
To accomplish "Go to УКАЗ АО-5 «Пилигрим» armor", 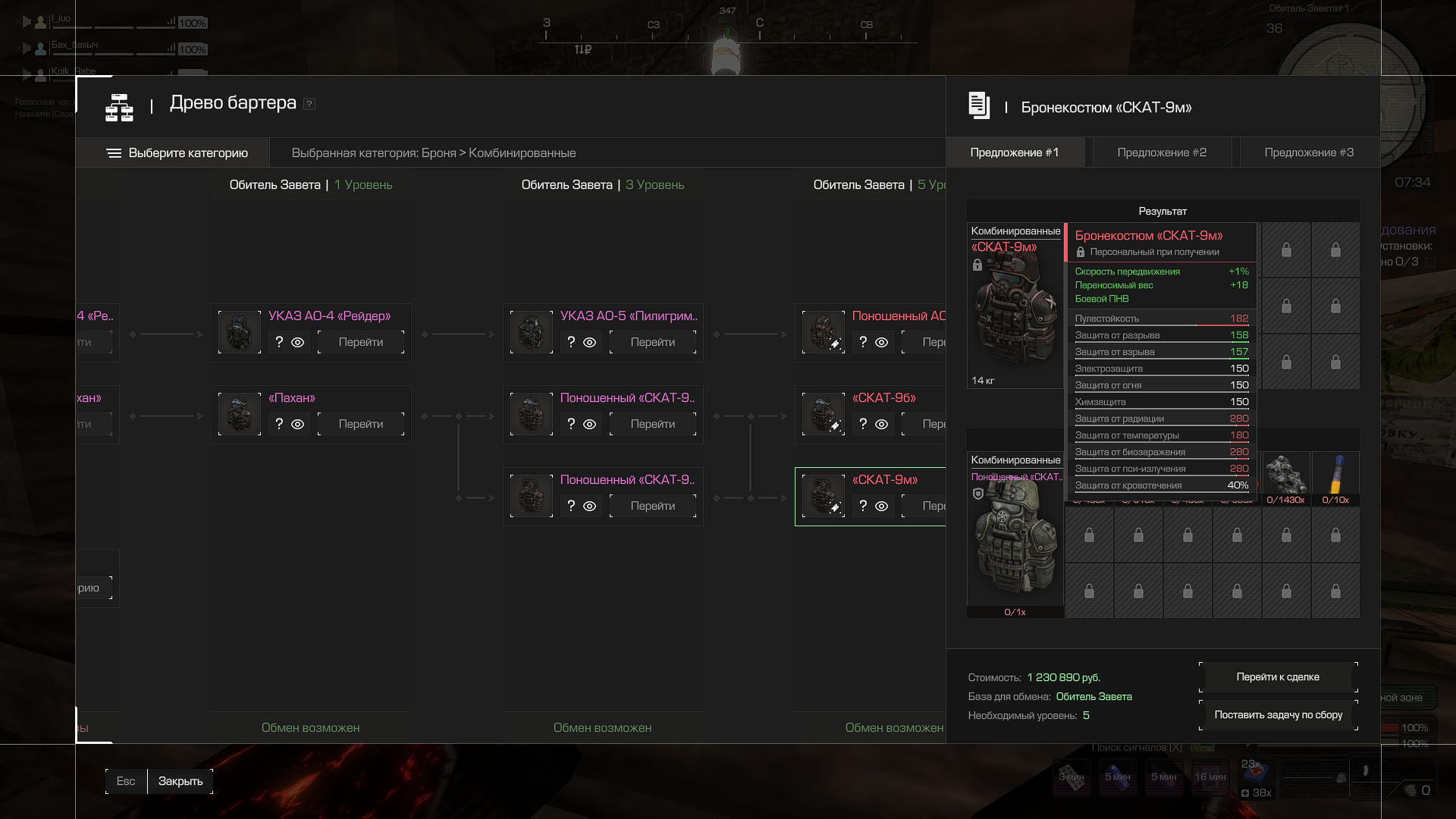I will pyautogui.click(x=653, y=343).
